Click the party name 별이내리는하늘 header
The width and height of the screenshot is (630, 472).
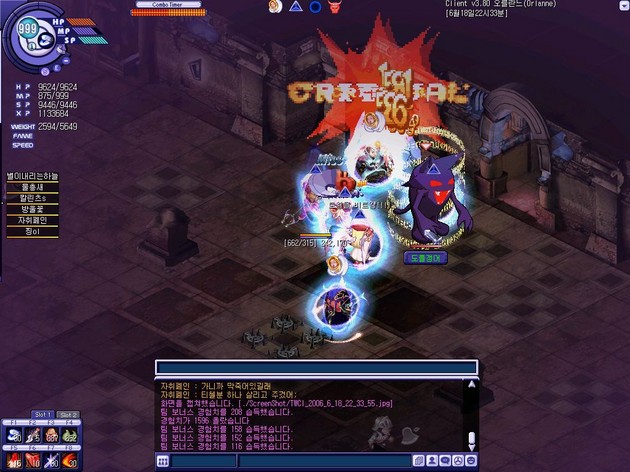34,175
